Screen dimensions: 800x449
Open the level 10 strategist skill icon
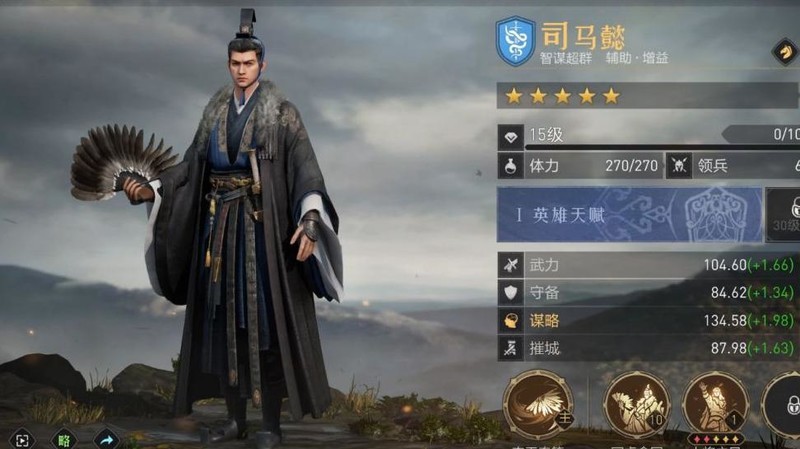pyautogui.click(x=636, y=404)
